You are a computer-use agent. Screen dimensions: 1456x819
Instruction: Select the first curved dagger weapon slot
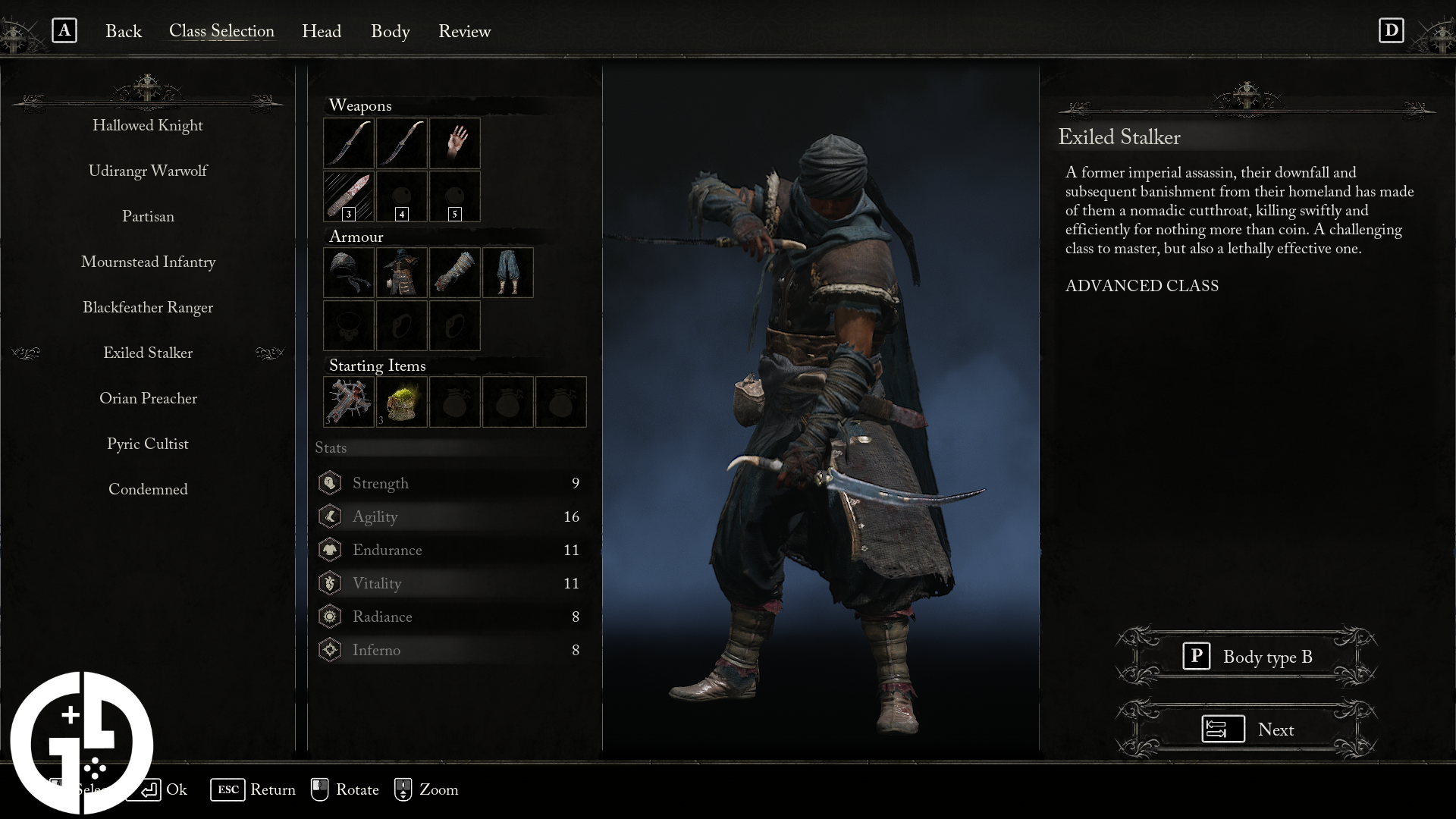tap(348, 143)
